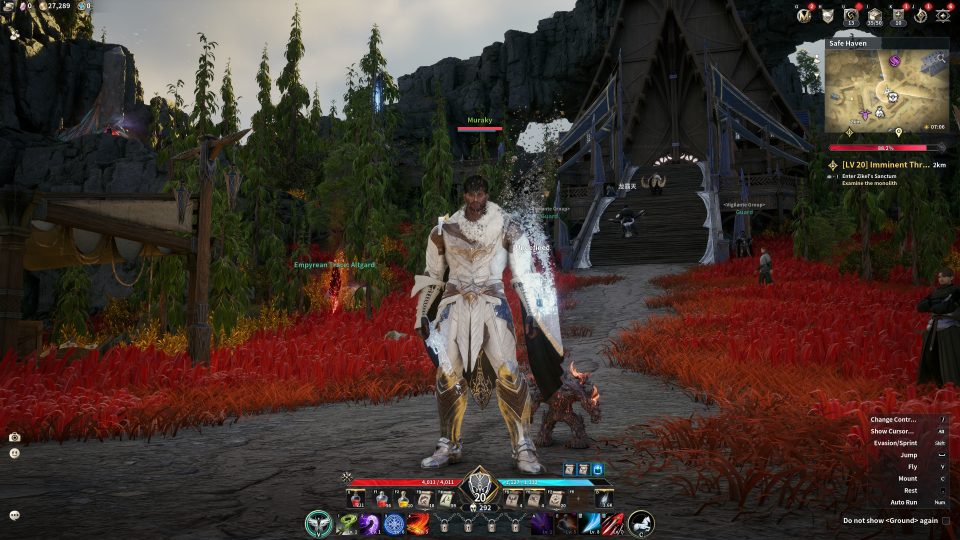Screen dimensions: 960x540
Task: Use the green whirlwind skill
Action: click(x=347, y=523)
